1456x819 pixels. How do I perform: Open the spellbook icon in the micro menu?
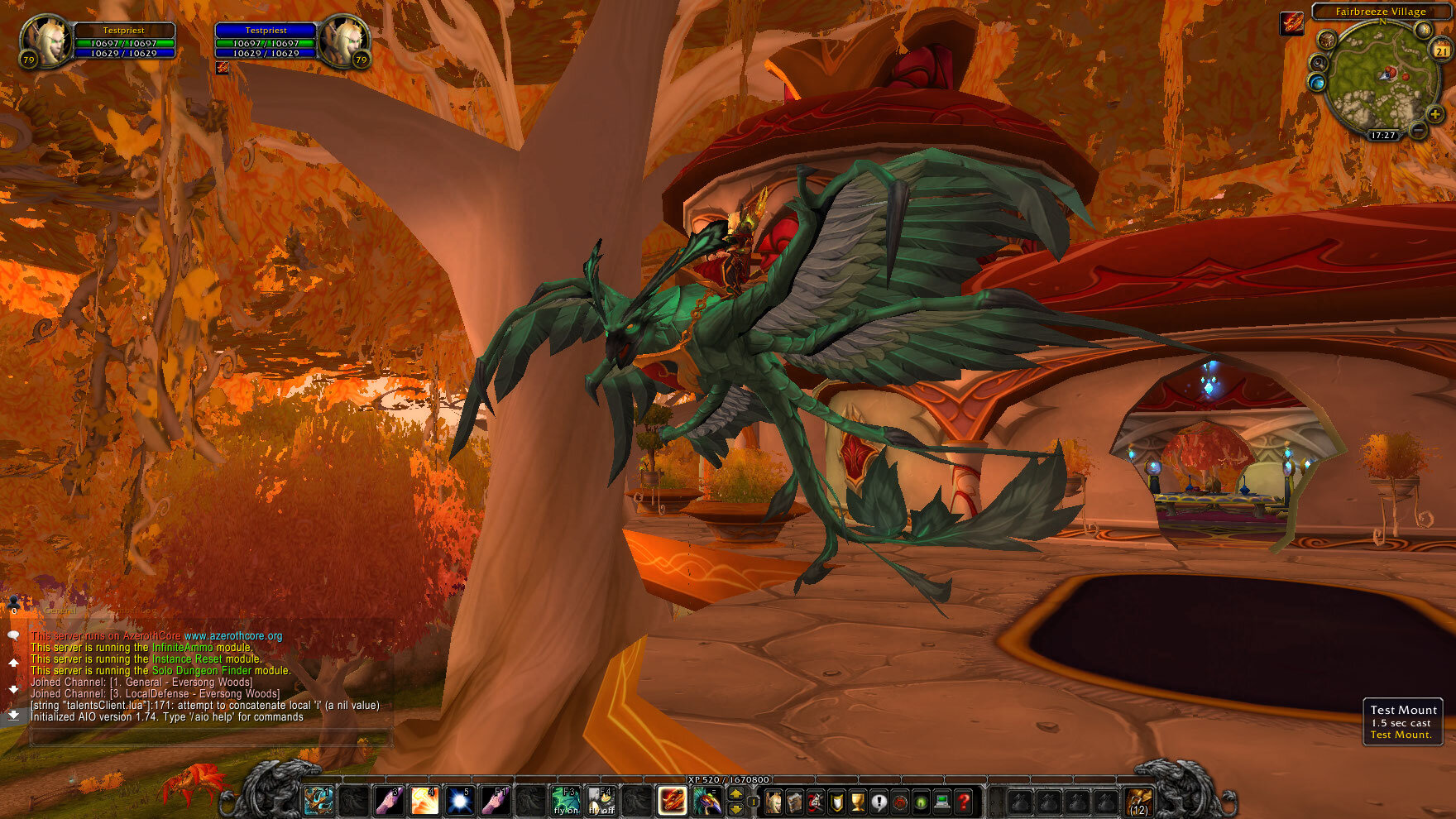796,800
